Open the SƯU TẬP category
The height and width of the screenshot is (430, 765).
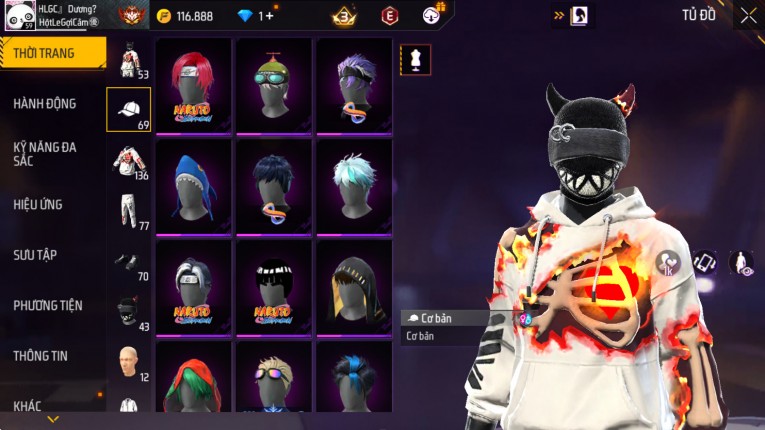[35, 255]
